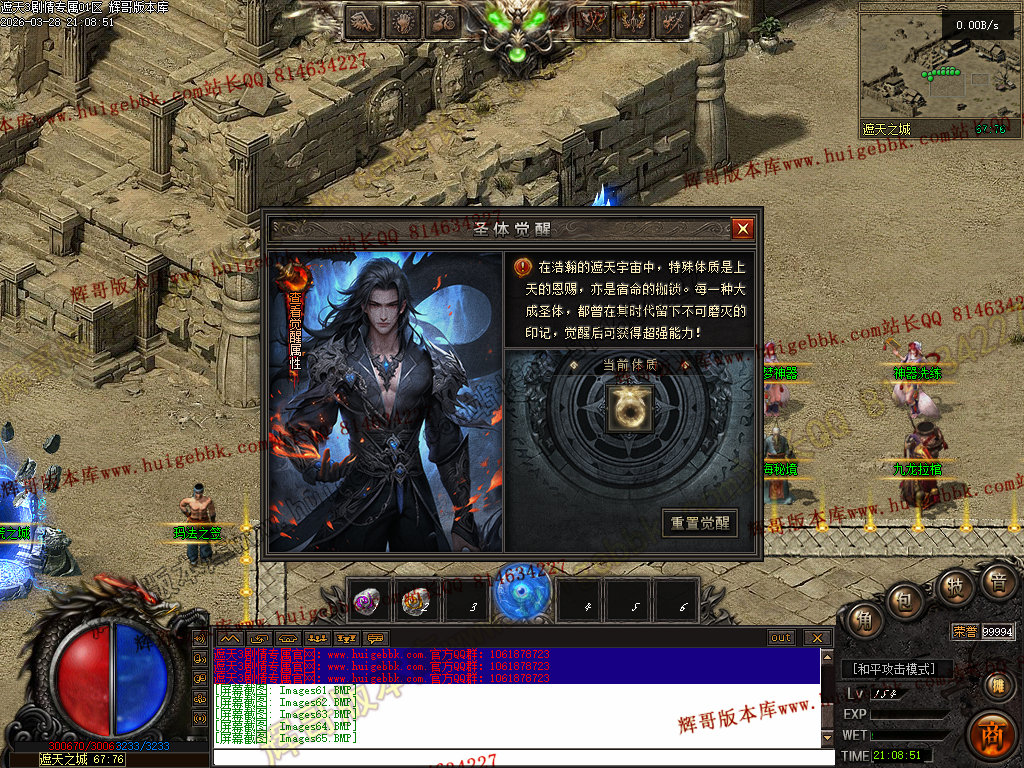The height and width of the screenshot is (768, 1024).
Task: Use the item in hotbar slot 2
Action: 416,601
